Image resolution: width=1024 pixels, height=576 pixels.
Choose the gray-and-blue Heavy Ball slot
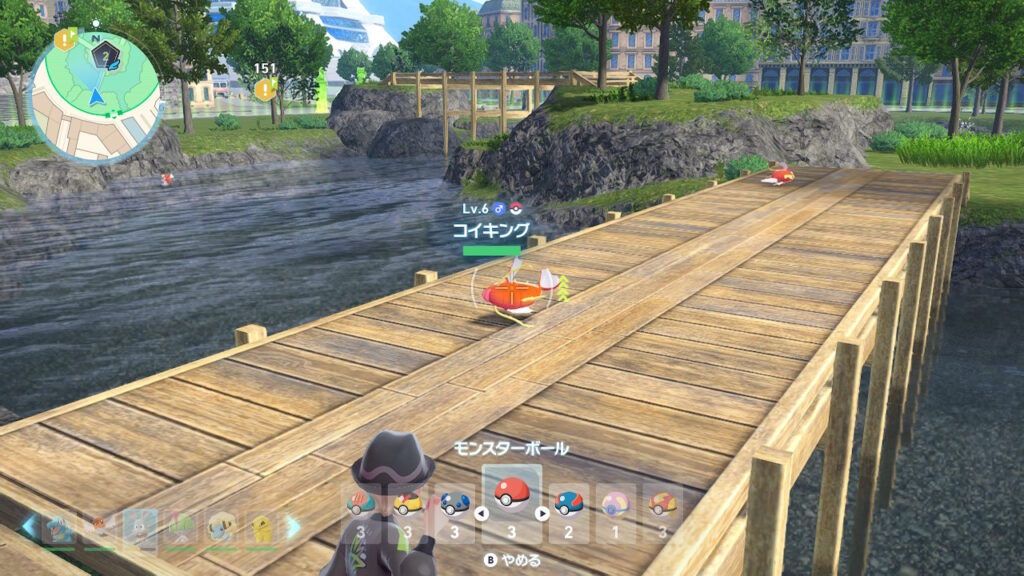tap(455, 503)
